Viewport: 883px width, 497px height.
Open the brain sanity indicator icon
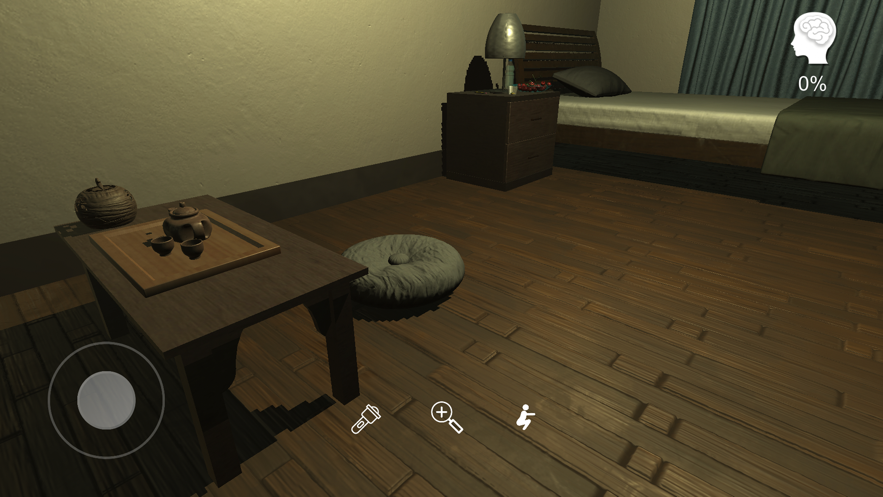813,40
